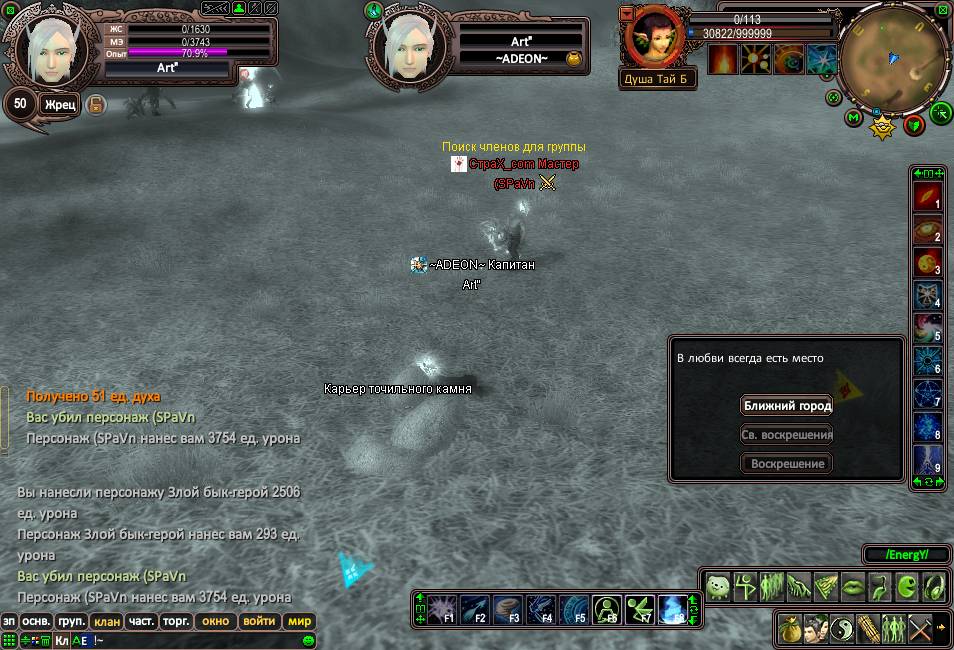Image resolution: width=954 pixels, height=650 pixels.
Task: Open the мир chat tab
Action: point(300,621)
